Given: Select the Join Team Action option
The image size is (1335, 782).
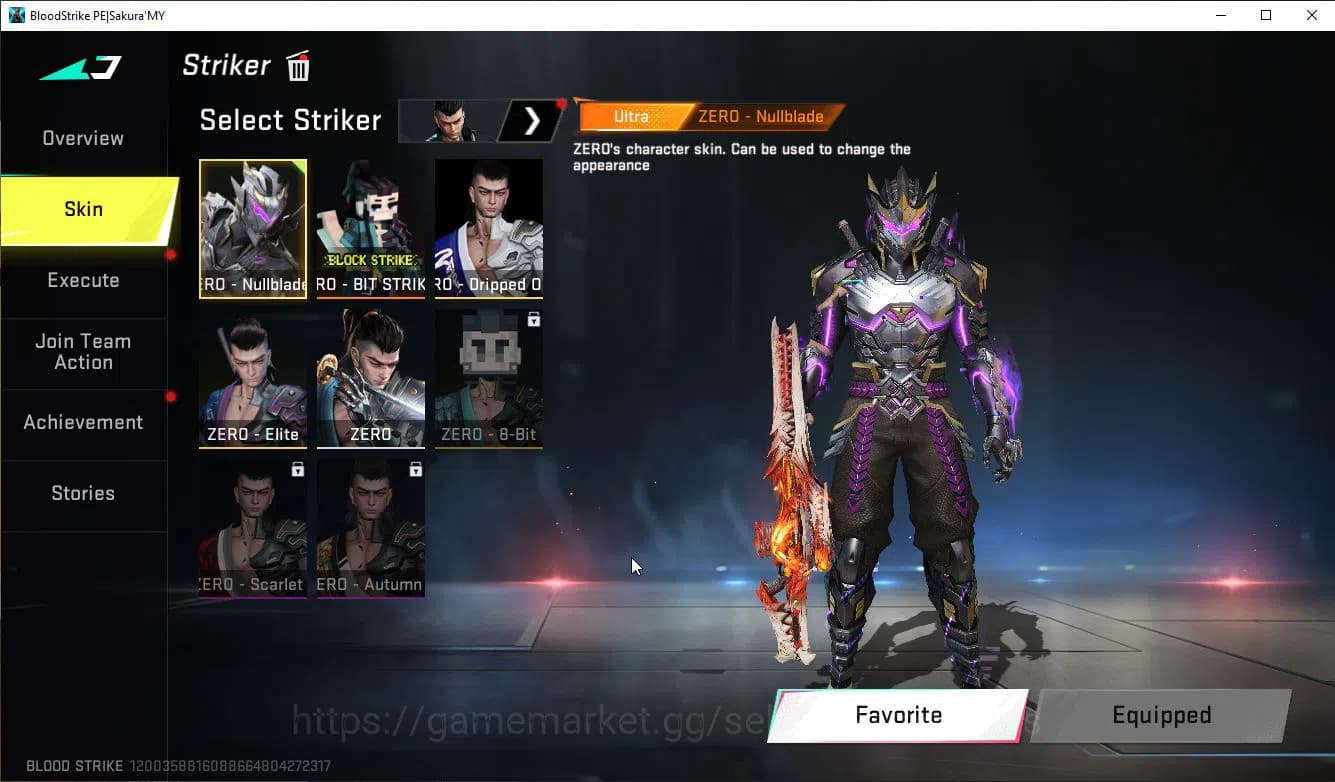Looking at the screenshot, I should [85, 352].
